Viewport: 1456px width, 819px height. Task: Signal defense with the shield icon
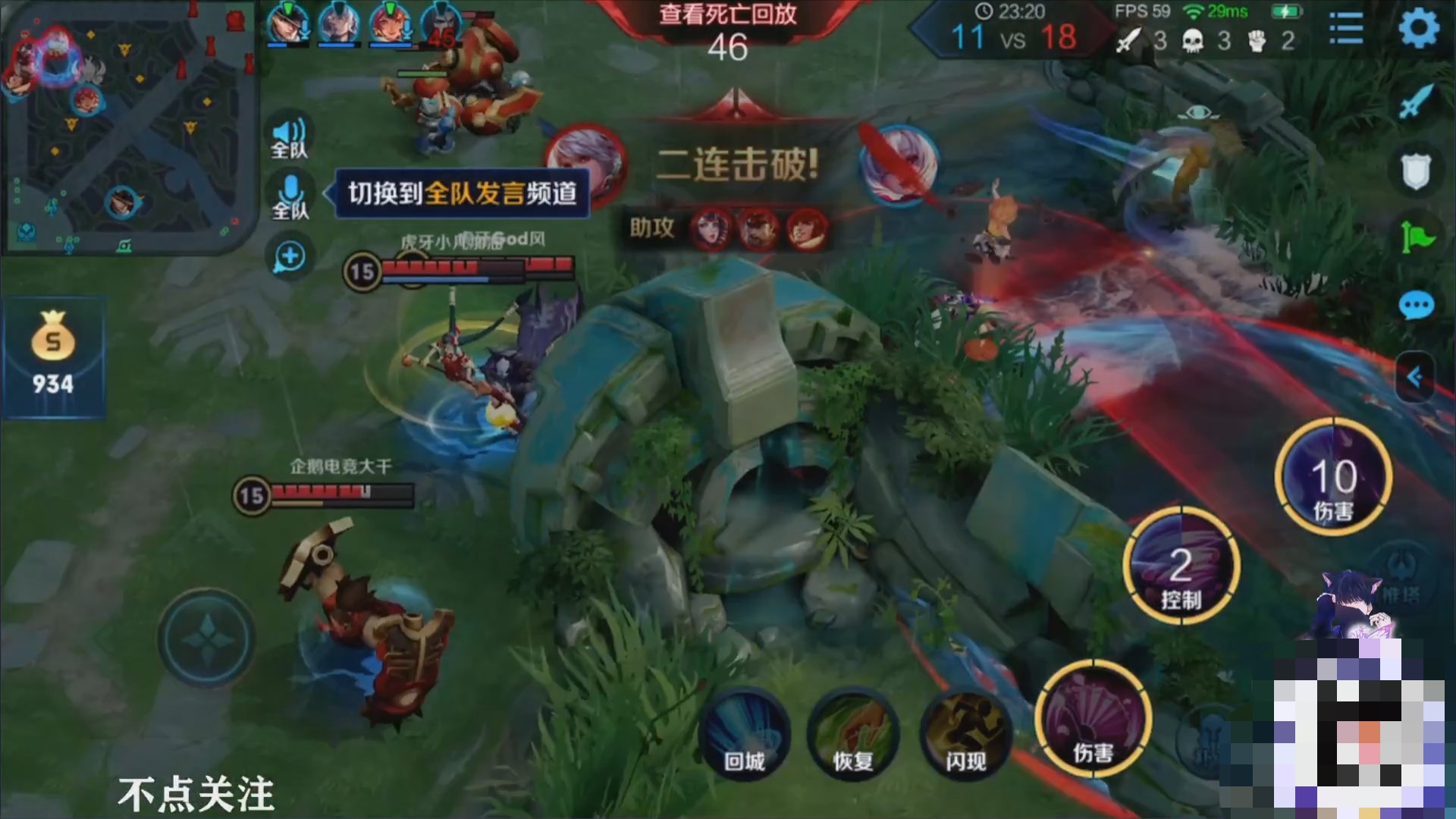tap(1417, 167)
